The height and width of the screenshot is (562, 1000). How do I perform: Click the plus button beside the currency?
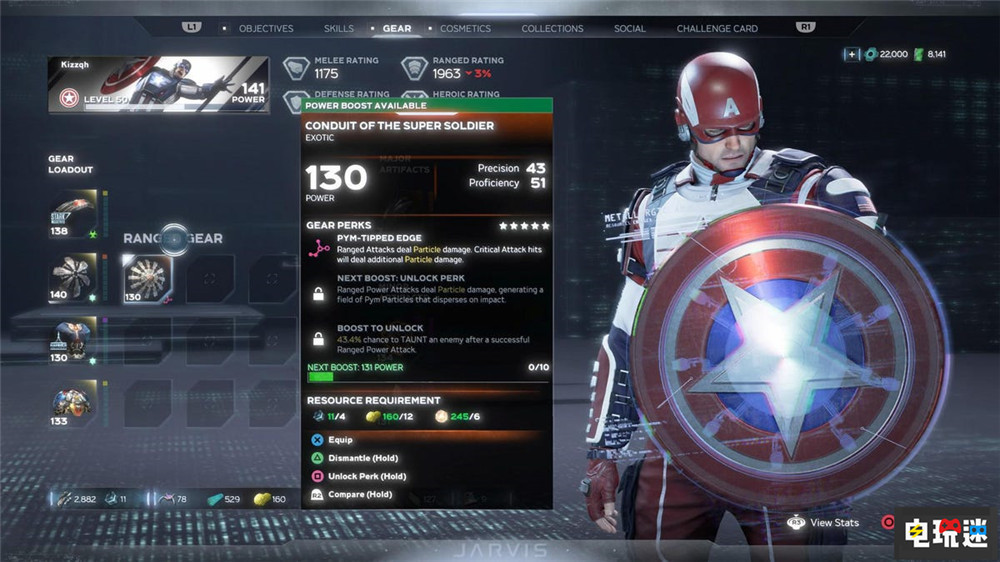point(851,54)
